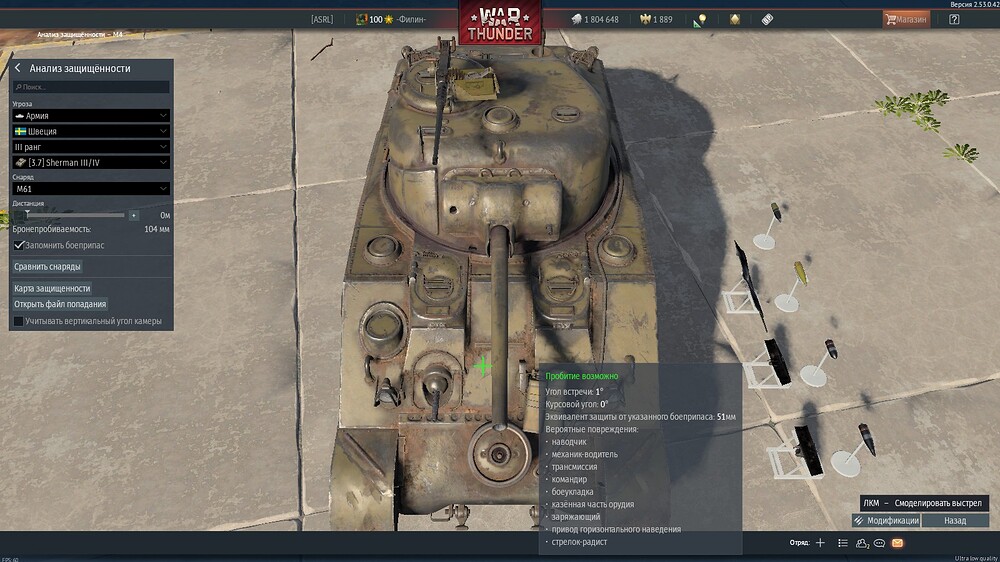Open the M61 shell dropdown
The width and height of the screenshot is (1000, 562).
[x=90, y=188]
